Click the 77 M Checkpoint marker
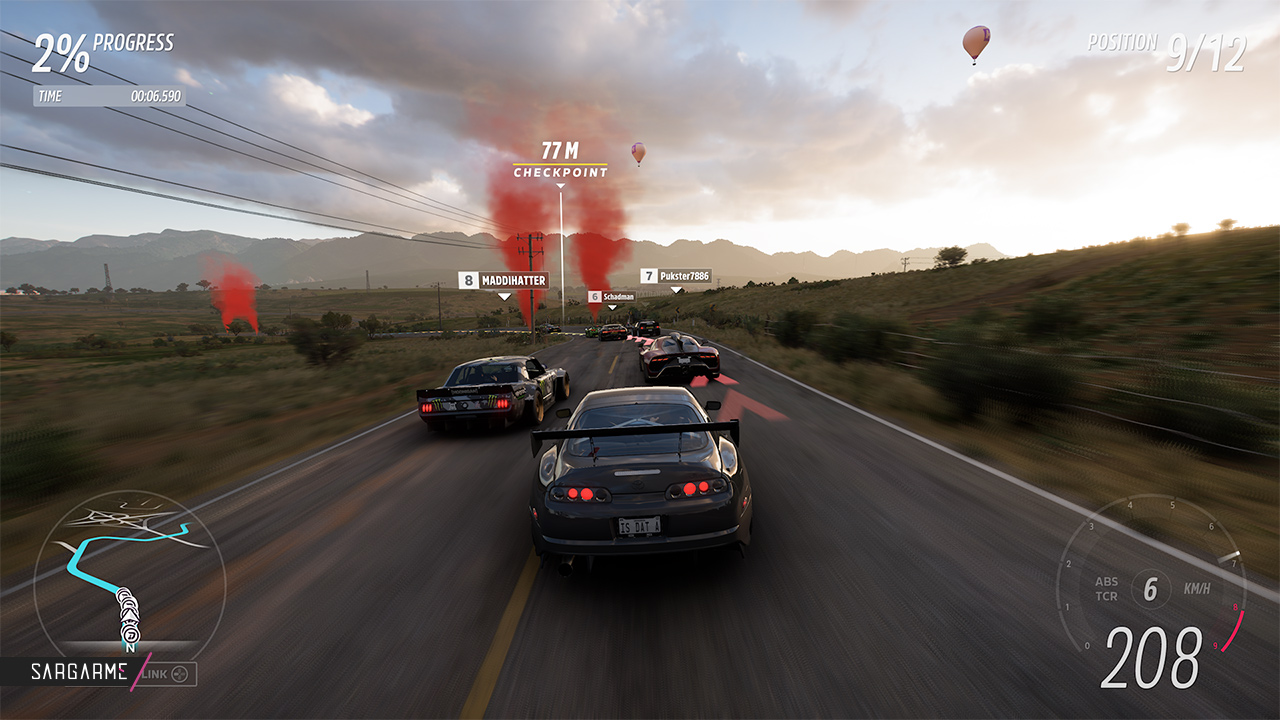This screenshot has width=1280, height=720. (x=560, y=161)
